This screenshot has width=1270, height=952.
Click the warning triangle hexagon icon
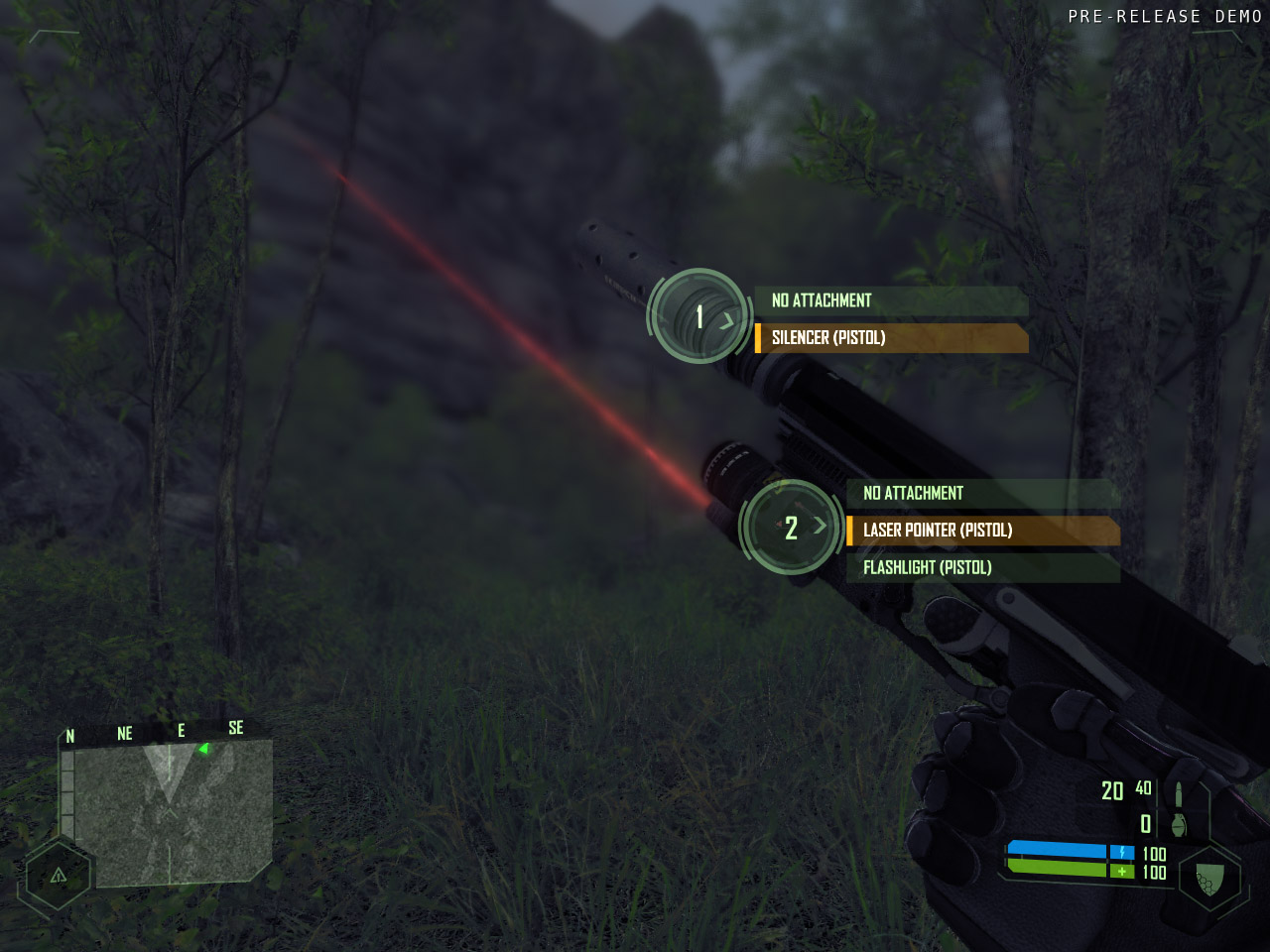click(59, 876)
